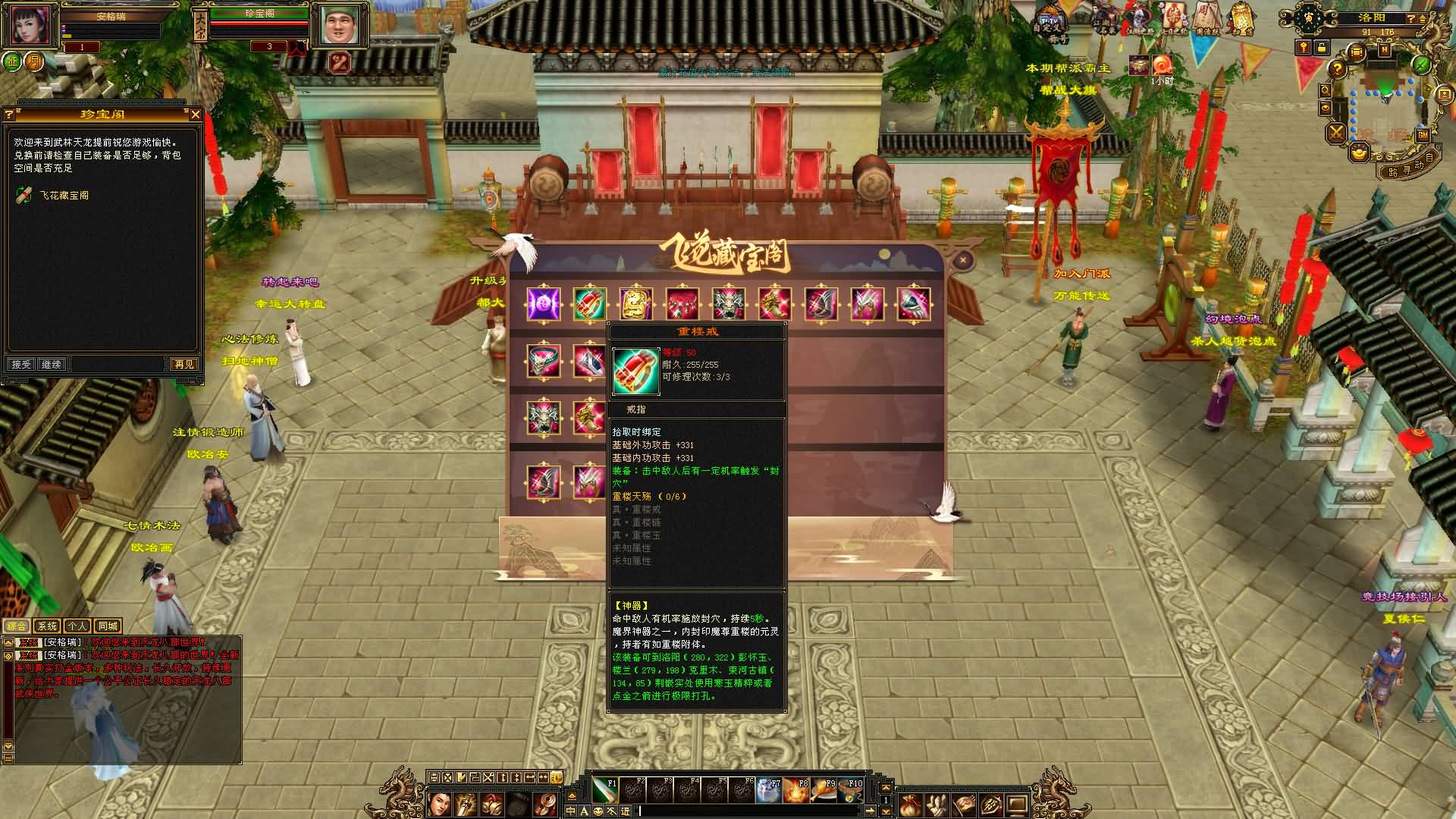Open the system monitor icon menu
This screenshot has height=819, width=1456.
point(1017,804)
